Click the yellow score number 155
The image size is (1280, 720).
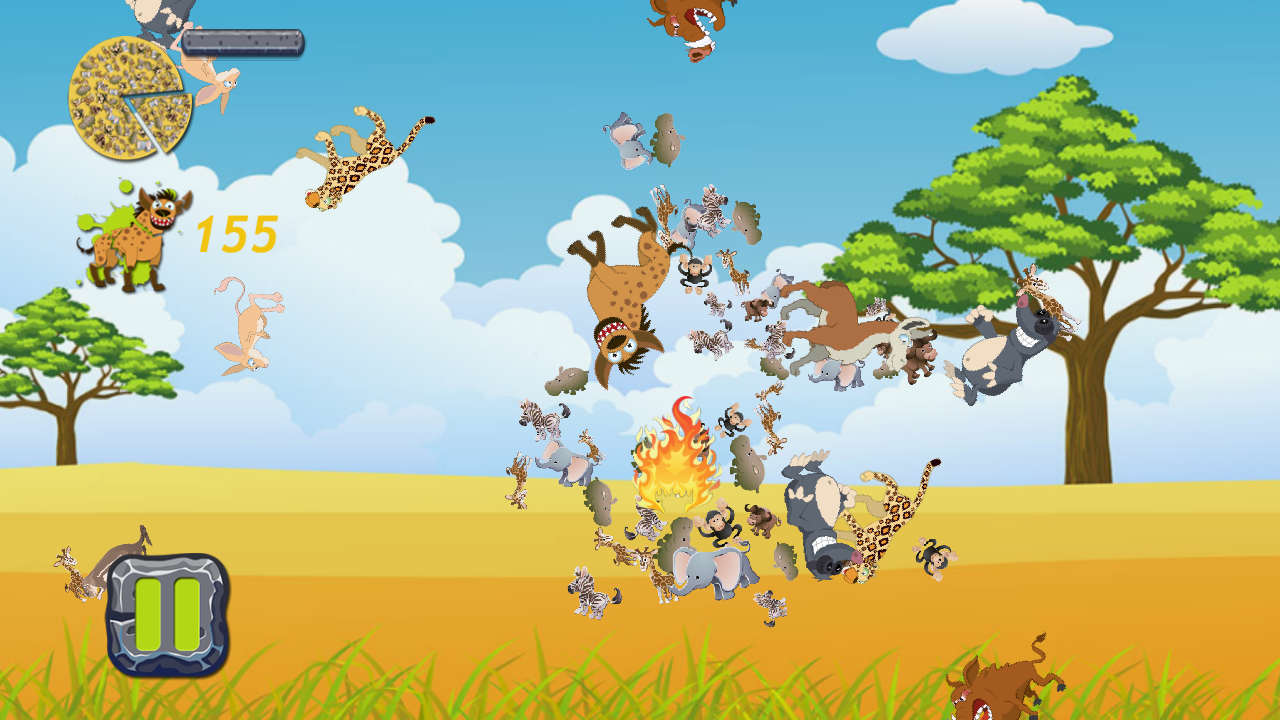pyautogui.click(x=237, y=234)
